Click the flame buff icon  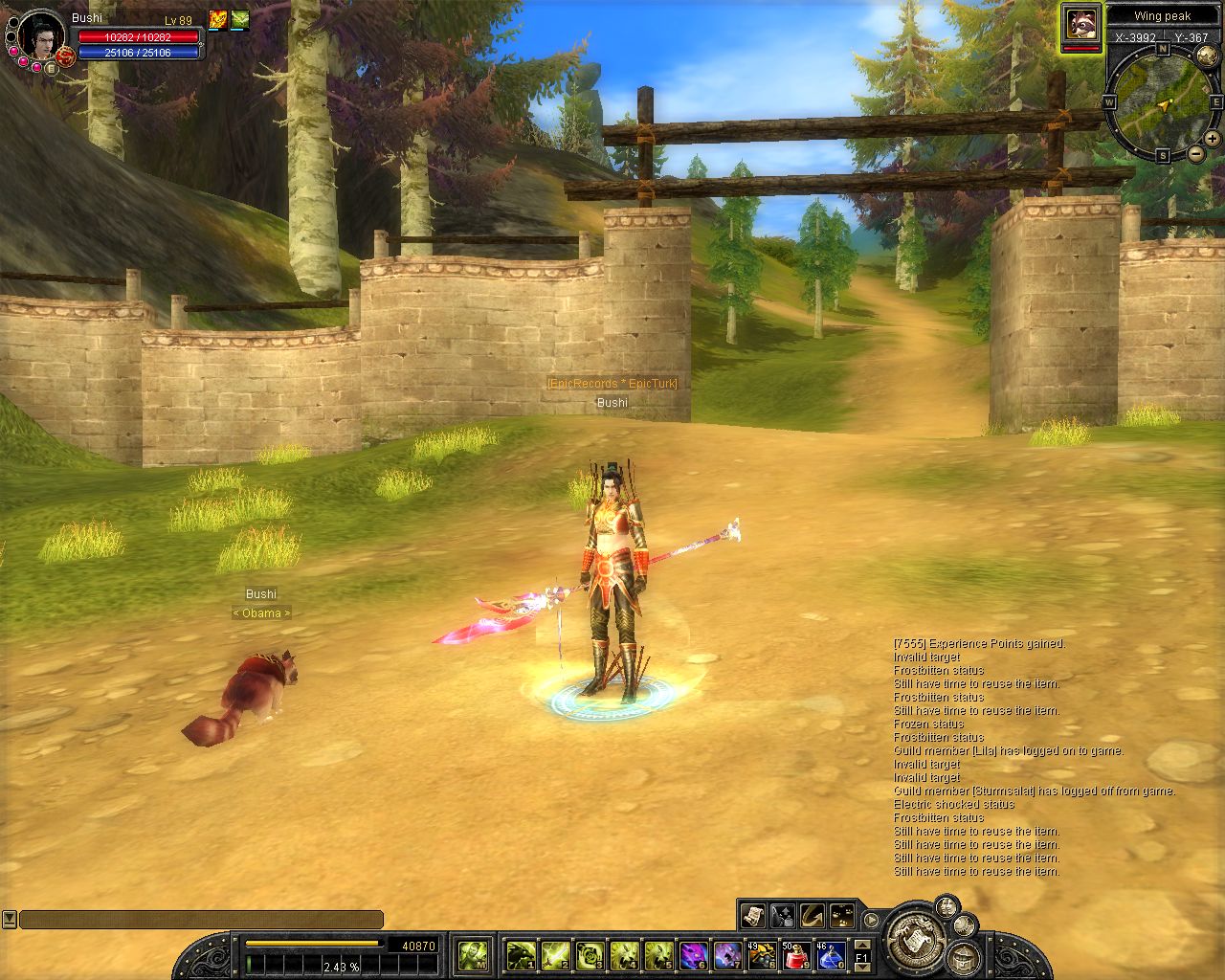pos(218,20)
